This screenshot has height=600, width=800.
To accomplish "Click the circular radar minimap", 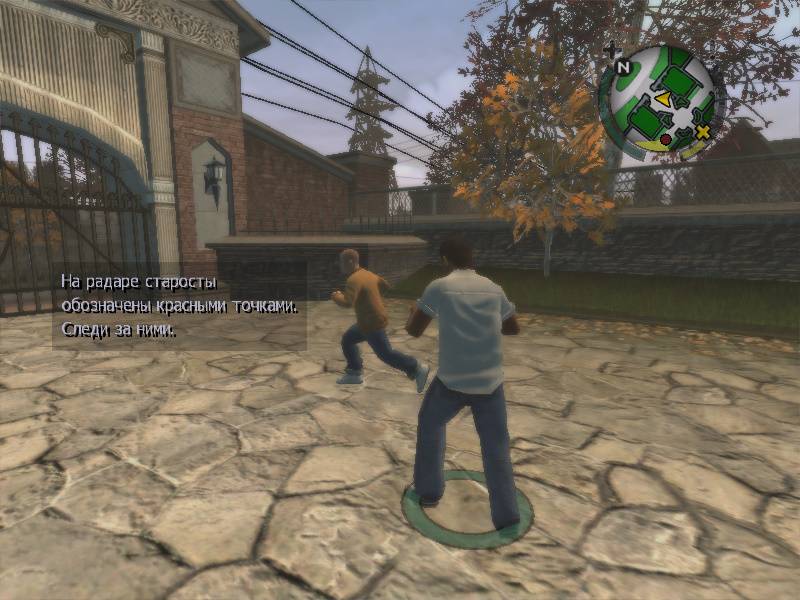I will tap(658, 98).
